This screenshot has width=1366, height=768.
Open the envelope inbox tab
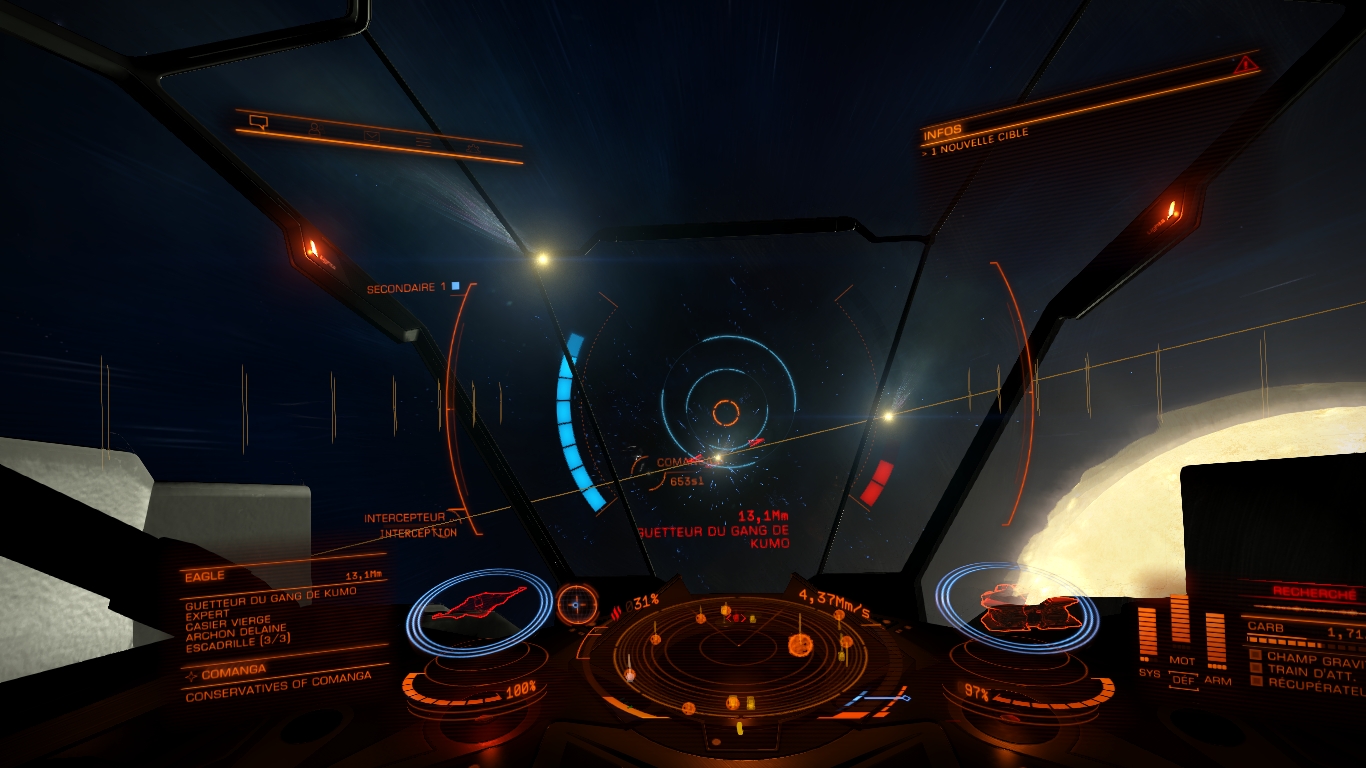(x=370, y=135)
